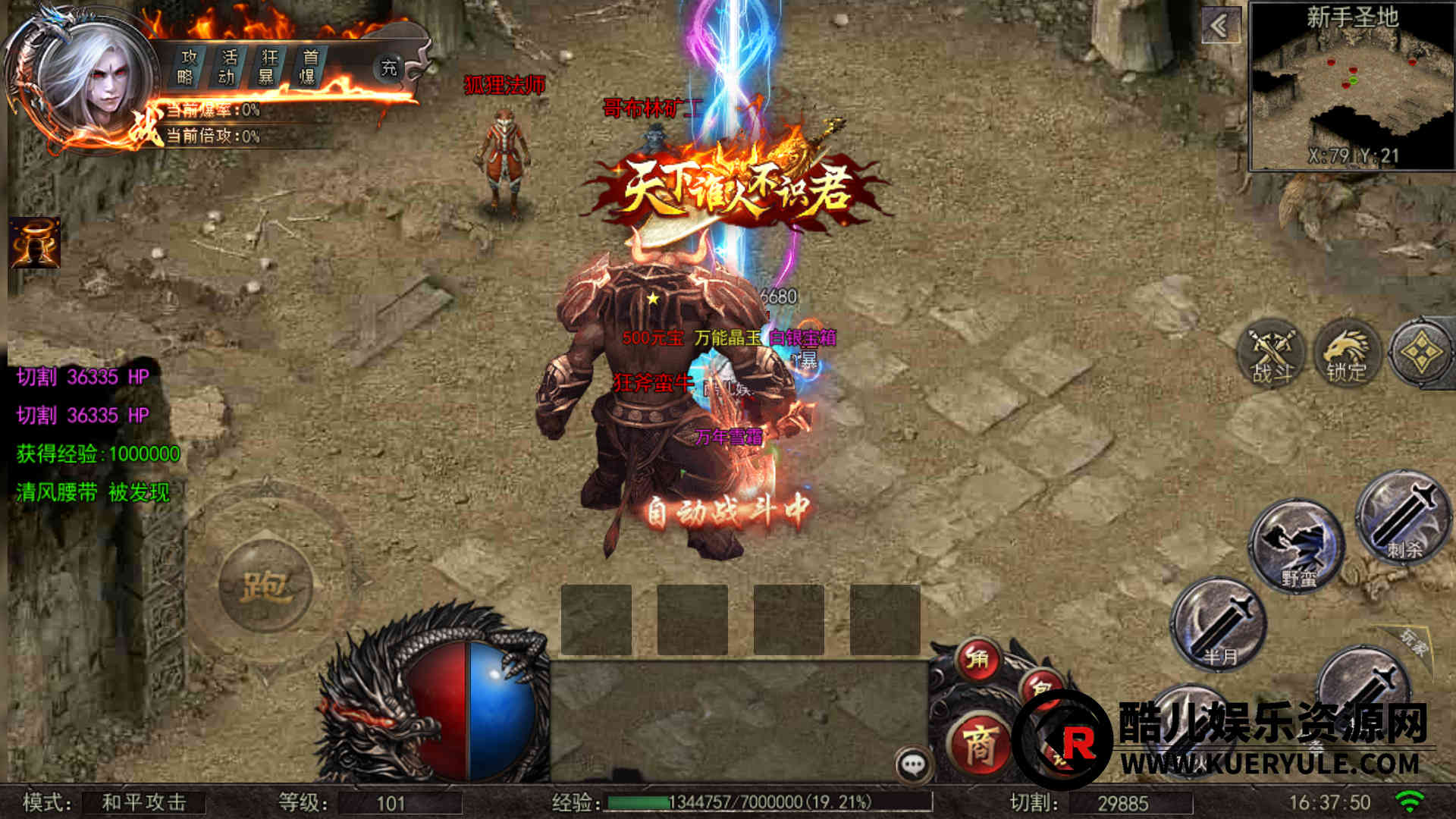Activate the 狂暴 berserk button
The image size is (1456, 819).
[x=268, y=67]
